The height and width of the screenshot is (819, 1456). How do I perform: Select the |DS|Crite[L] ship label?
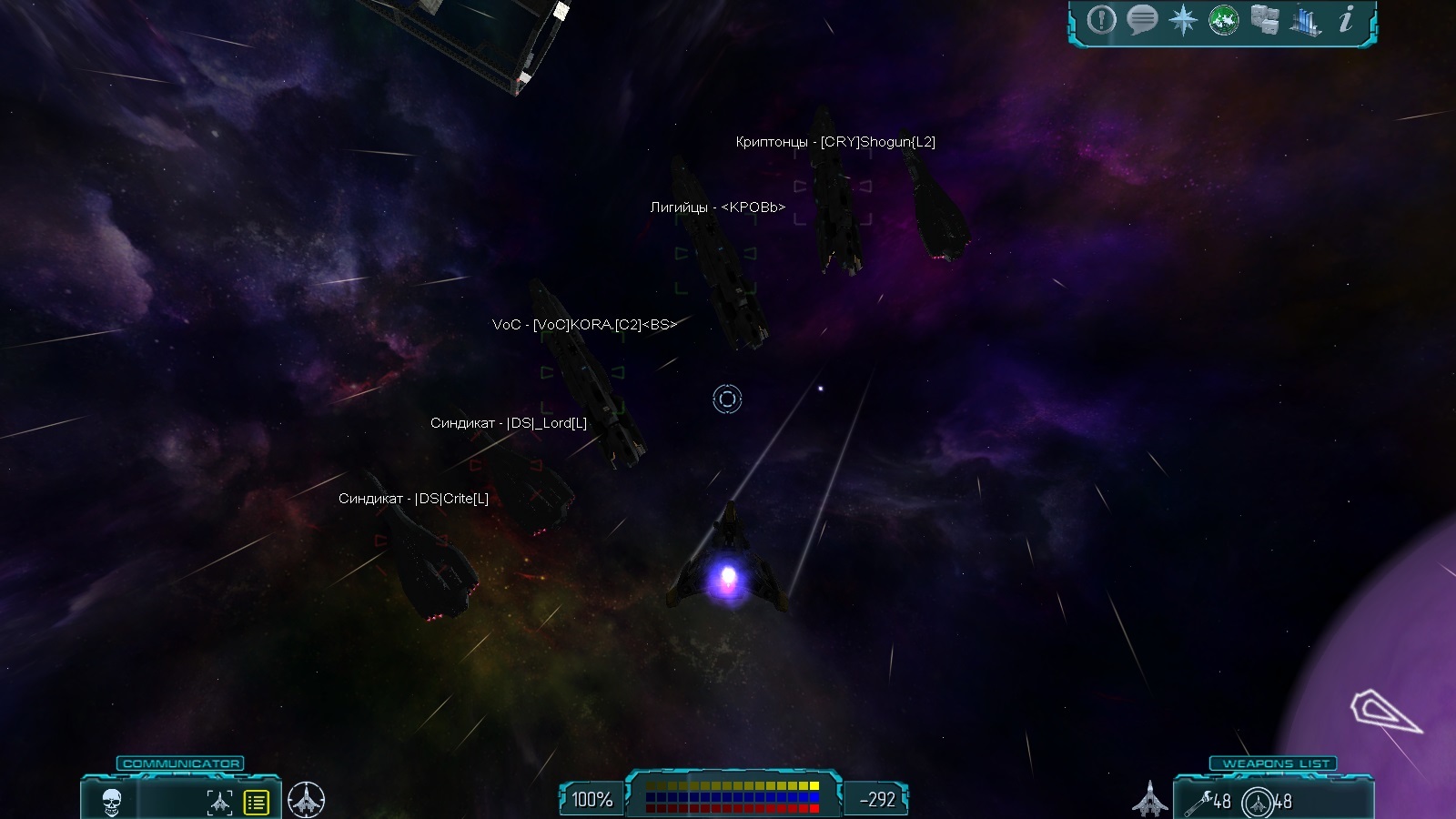tap(413, 499)
